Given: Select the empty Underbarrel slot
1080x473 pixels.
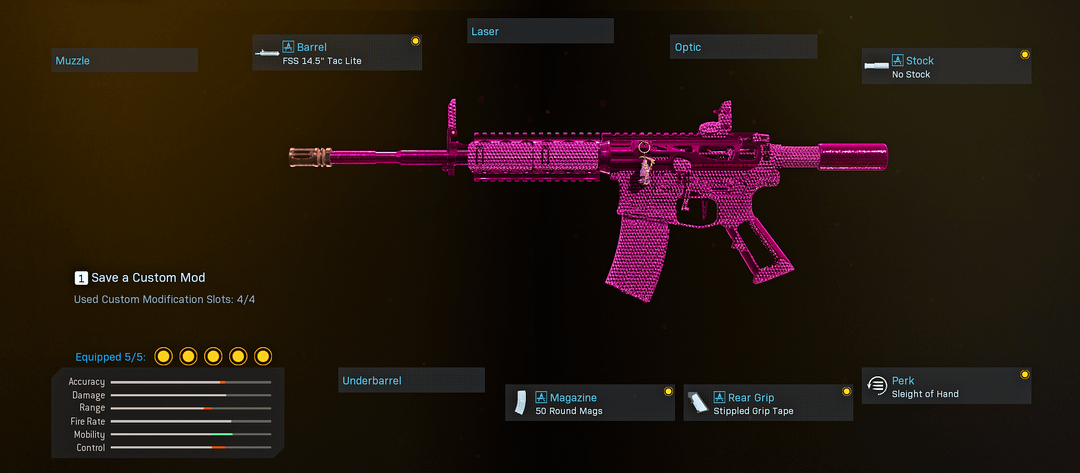Looking at the screenshot, I should (411, 381).
